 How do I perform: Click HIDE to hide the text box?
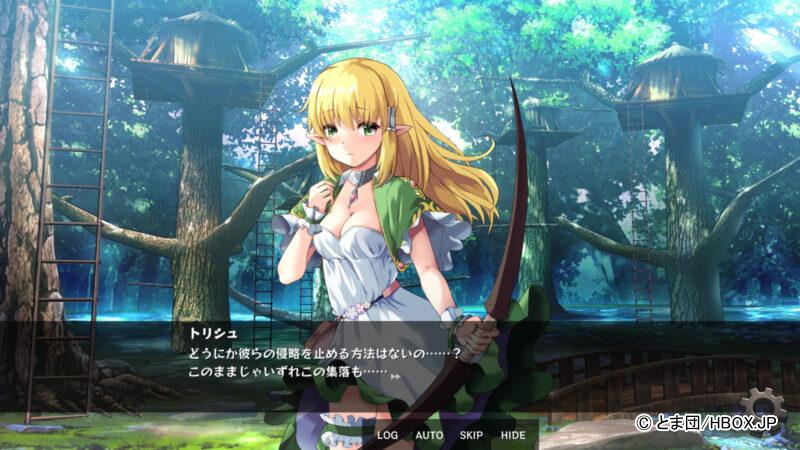pos(512,436)
